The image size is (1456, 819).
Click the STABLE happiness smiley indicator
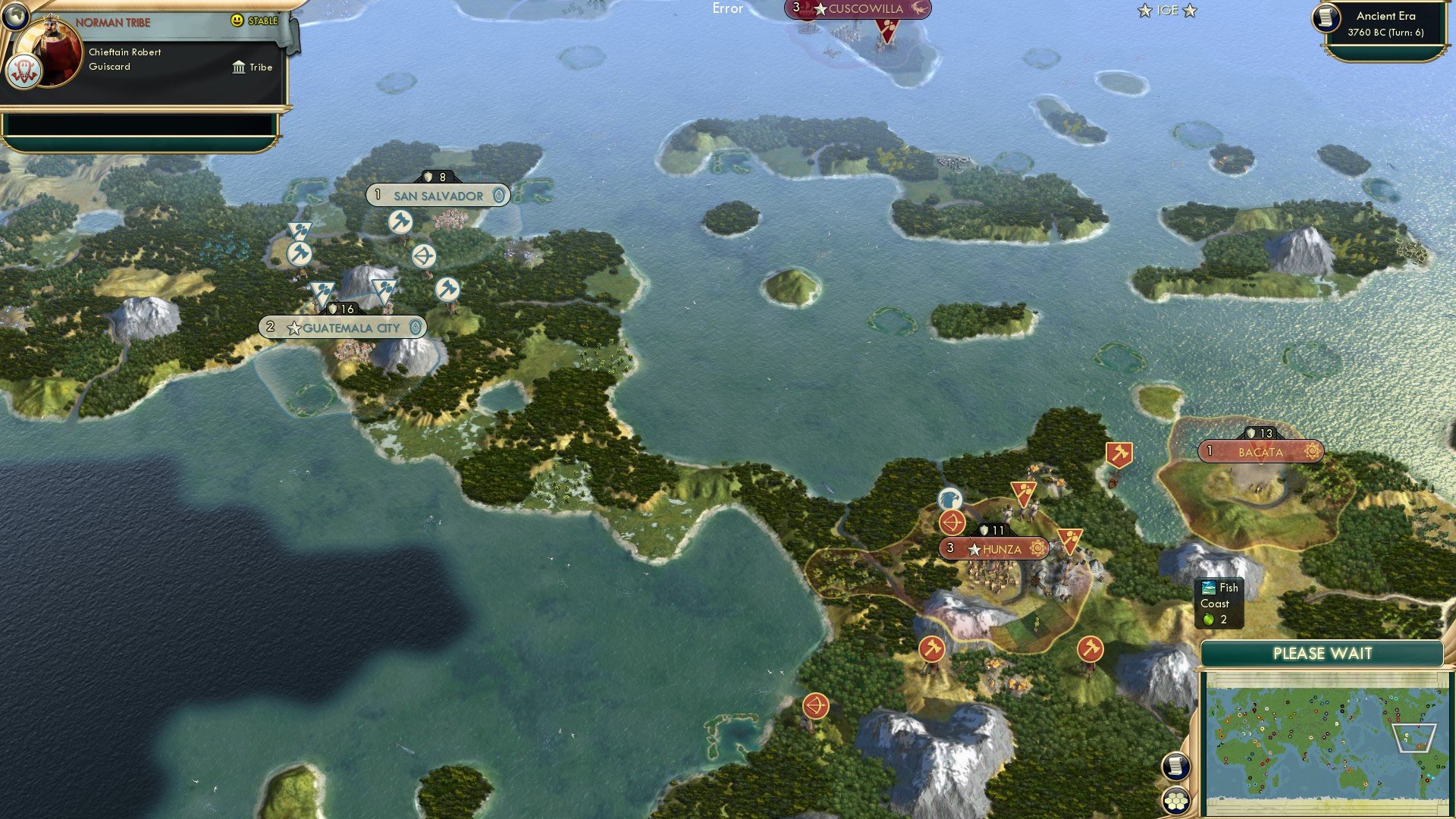click(x=237, y=22)
